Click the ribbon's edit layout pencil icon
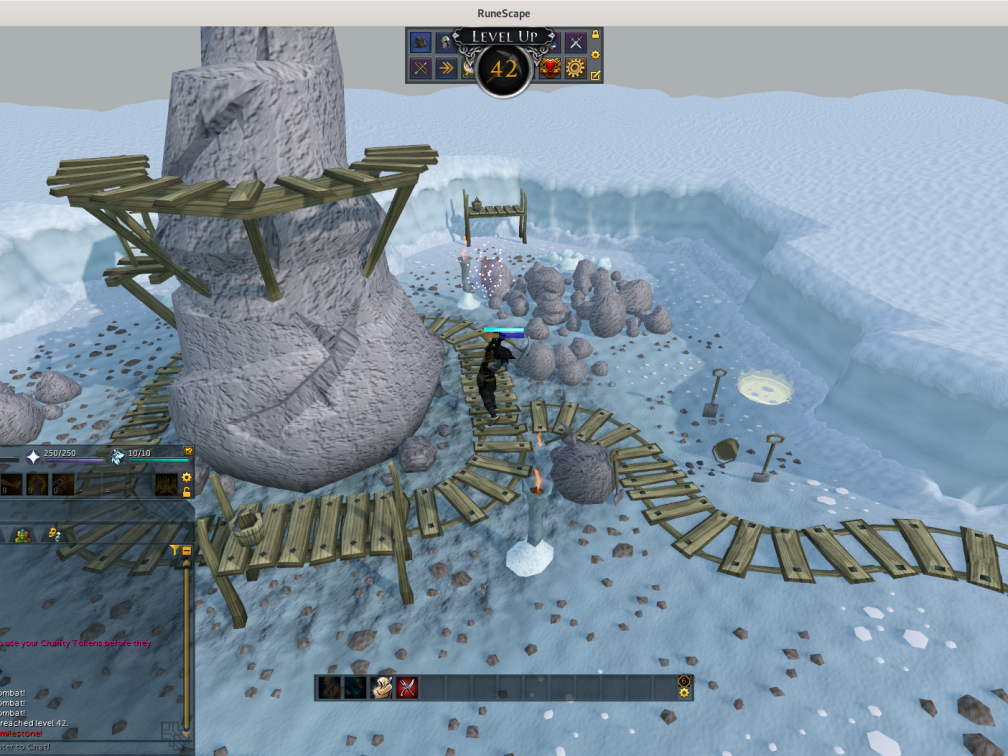 pyautogui.click(x=596, y=75)
